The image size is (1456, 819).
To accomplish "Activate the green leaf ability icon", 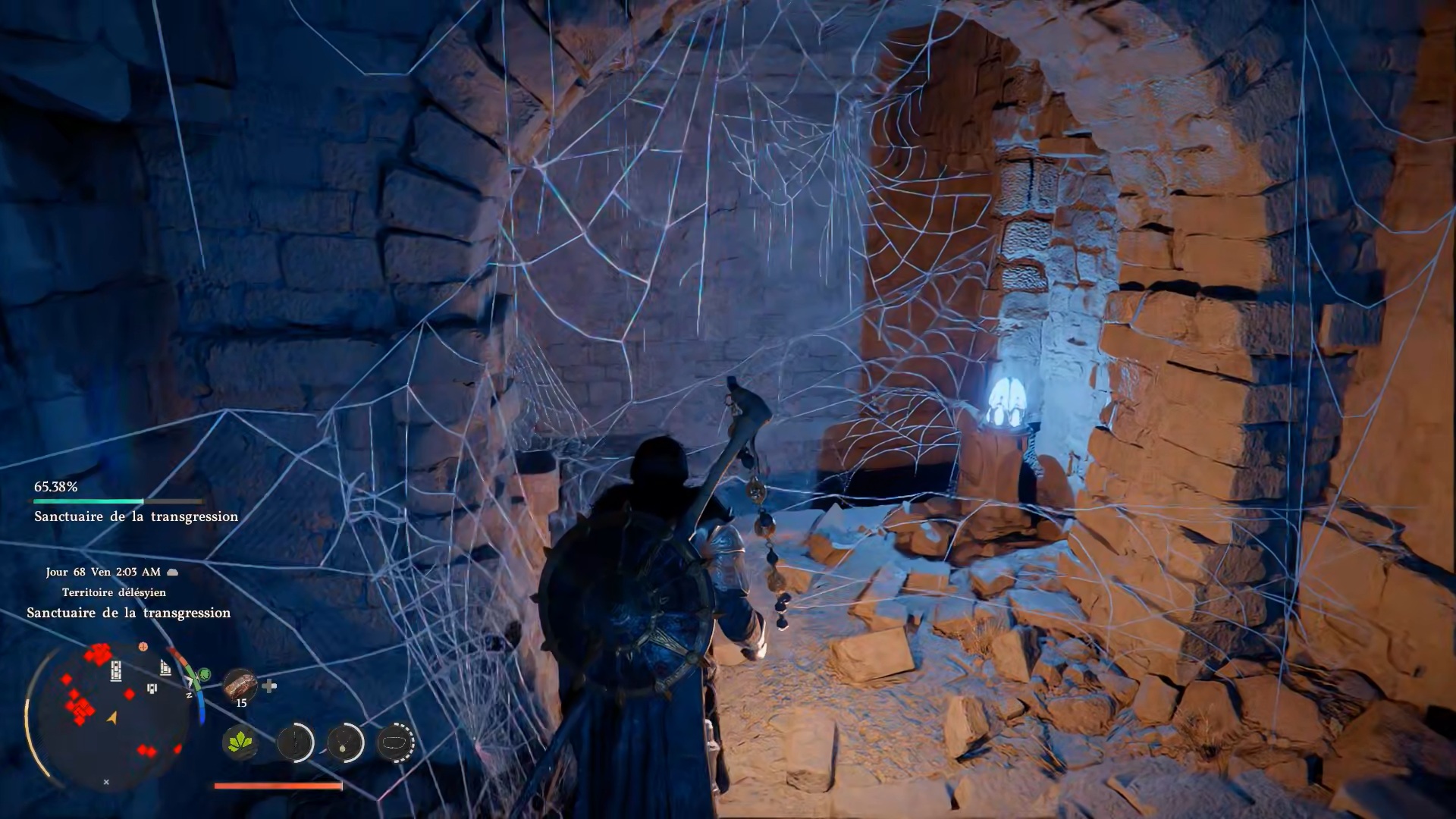I will 240,742.
